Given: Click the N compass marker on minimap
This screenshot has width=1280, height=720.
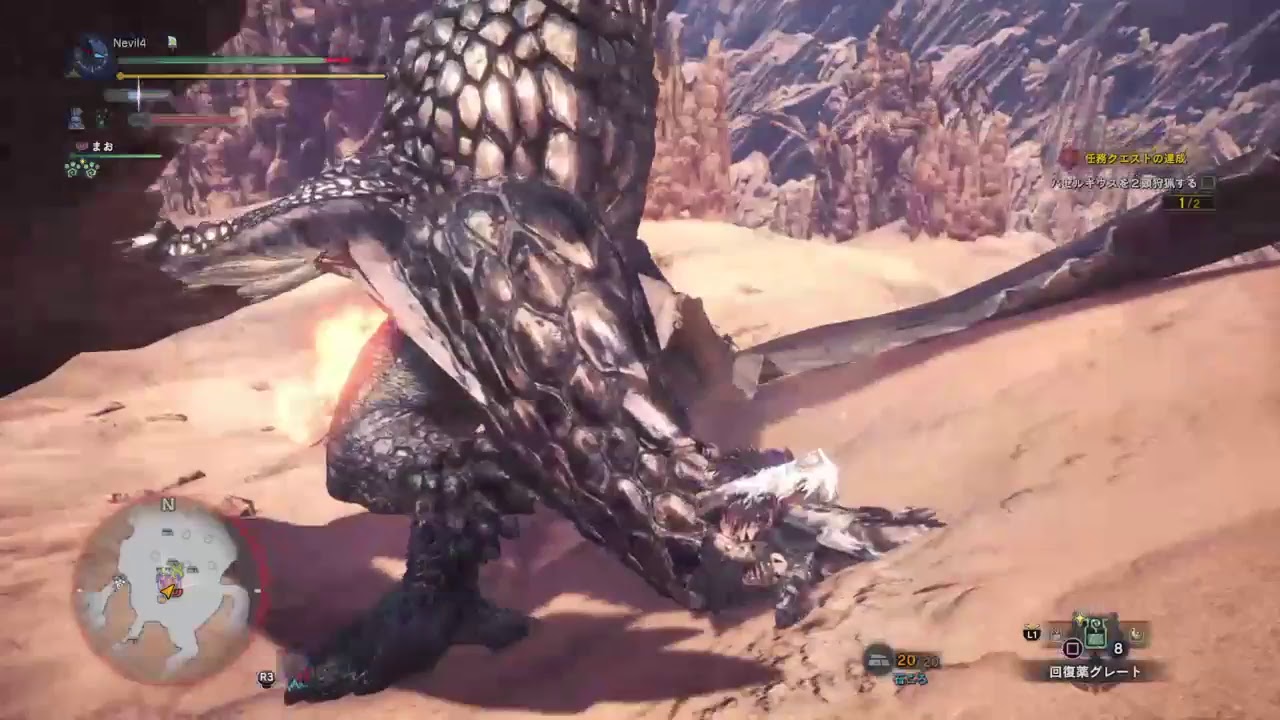Looking at the screenshot, I should (x=167, y=505).
